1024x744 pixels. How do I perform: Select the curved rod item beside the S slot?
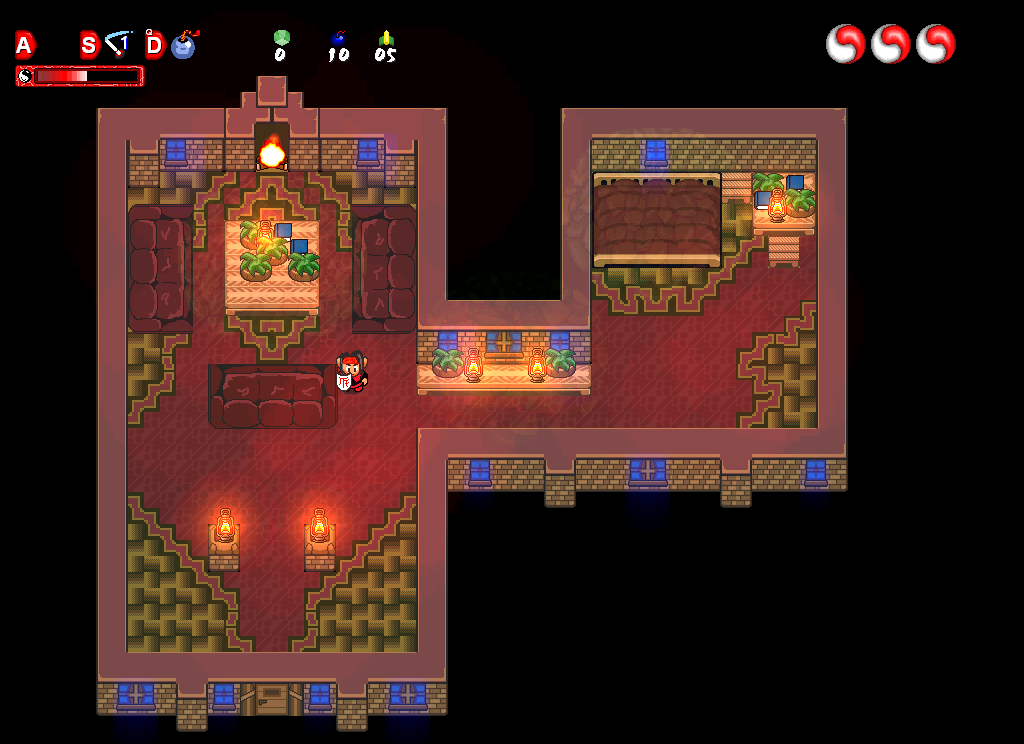pos(119,43)
